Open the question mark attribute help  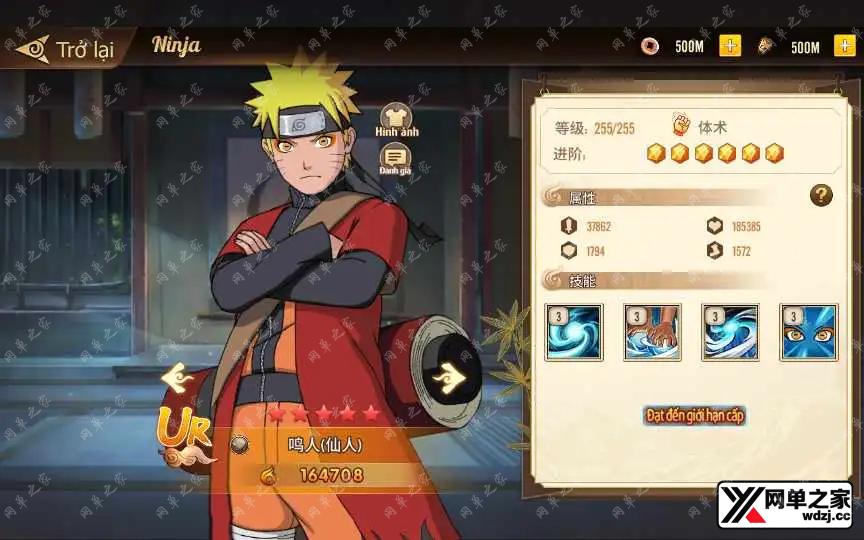tap(821, 196)
